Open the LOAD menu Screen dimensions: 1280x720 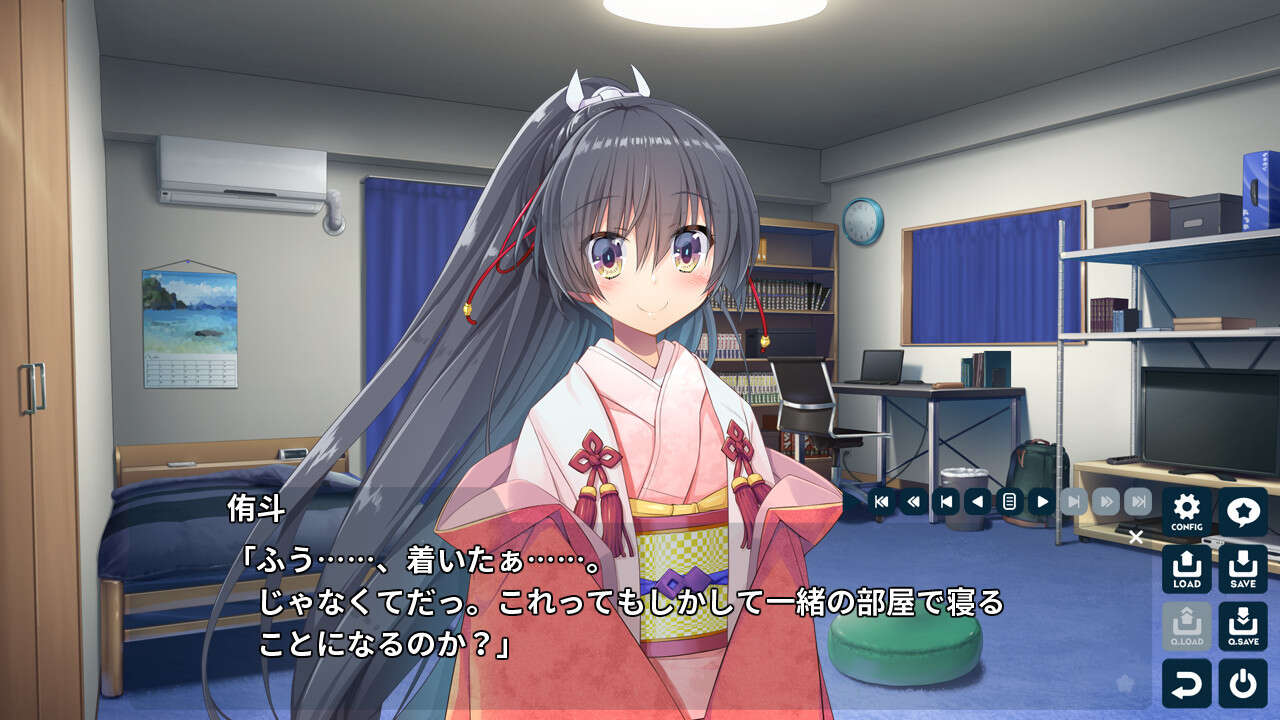click(1187, 568)
